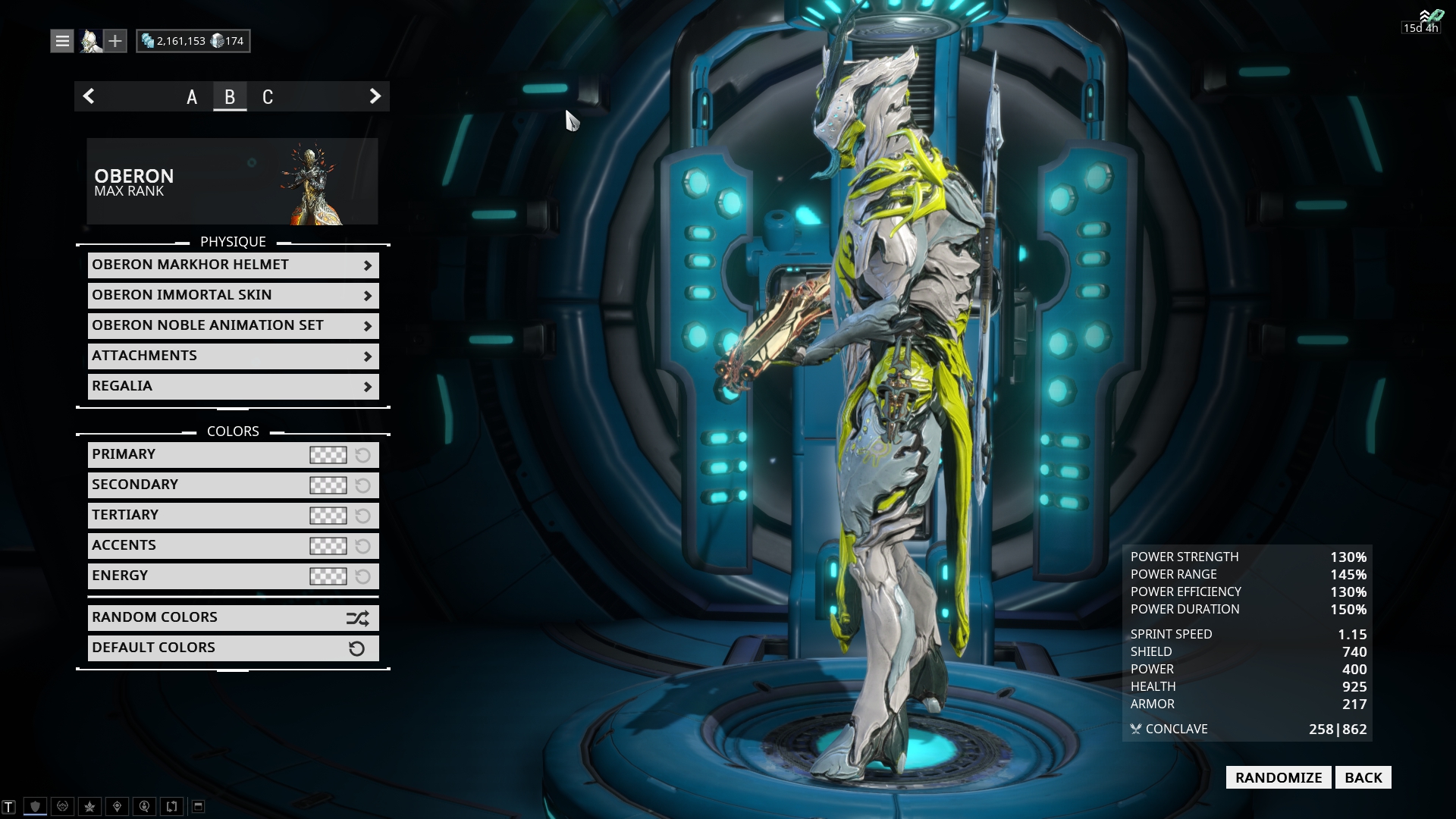1456x819 pixels.
Task: Click the player search magnifier icon
Action: pos(143,806)
